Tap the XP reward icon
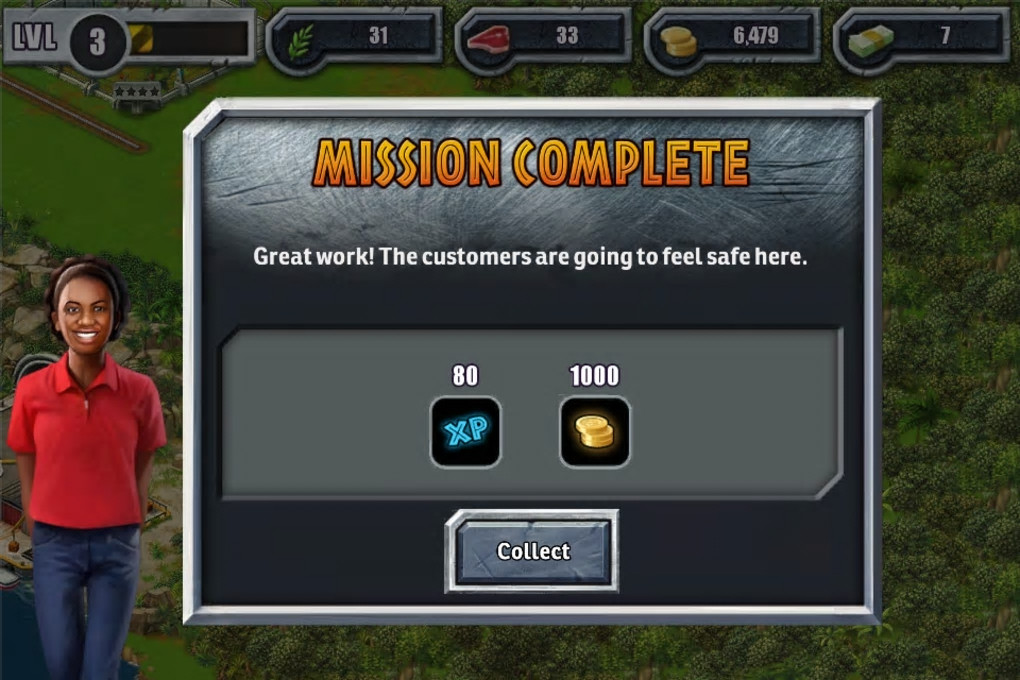 [465, 431]
